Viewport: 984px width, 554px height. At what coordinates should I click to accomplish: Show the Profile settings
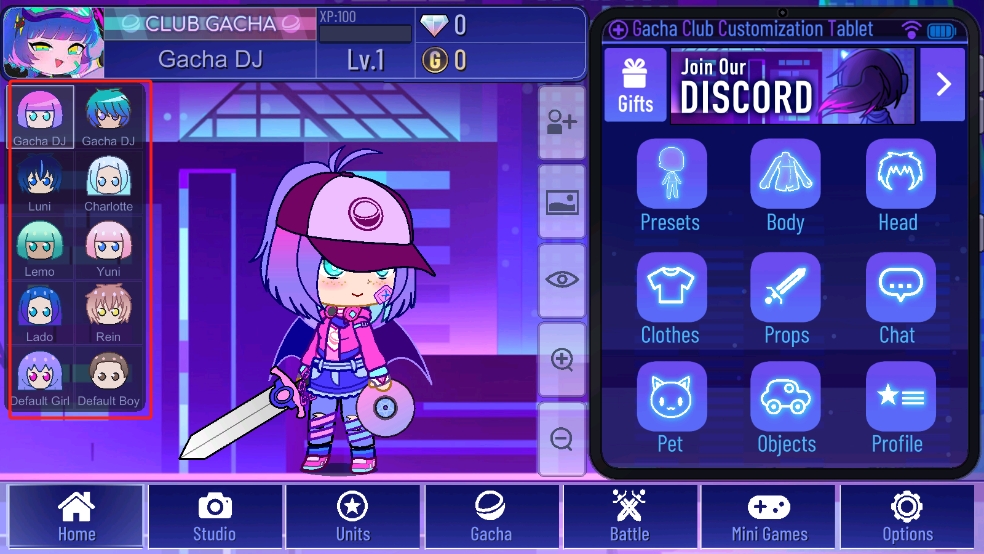click(x=898, y=407)
